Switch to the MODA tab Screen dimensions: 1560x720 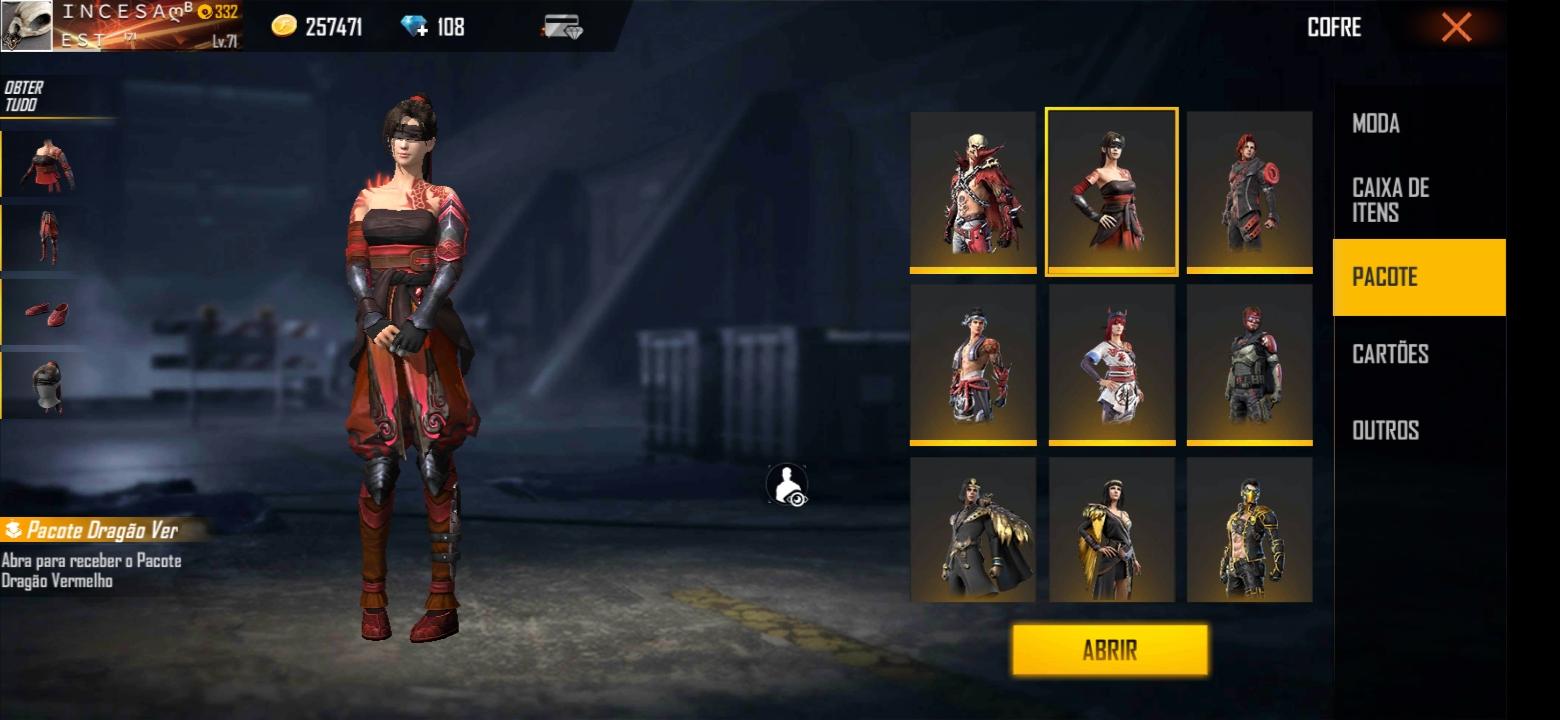coord(1375,124)
